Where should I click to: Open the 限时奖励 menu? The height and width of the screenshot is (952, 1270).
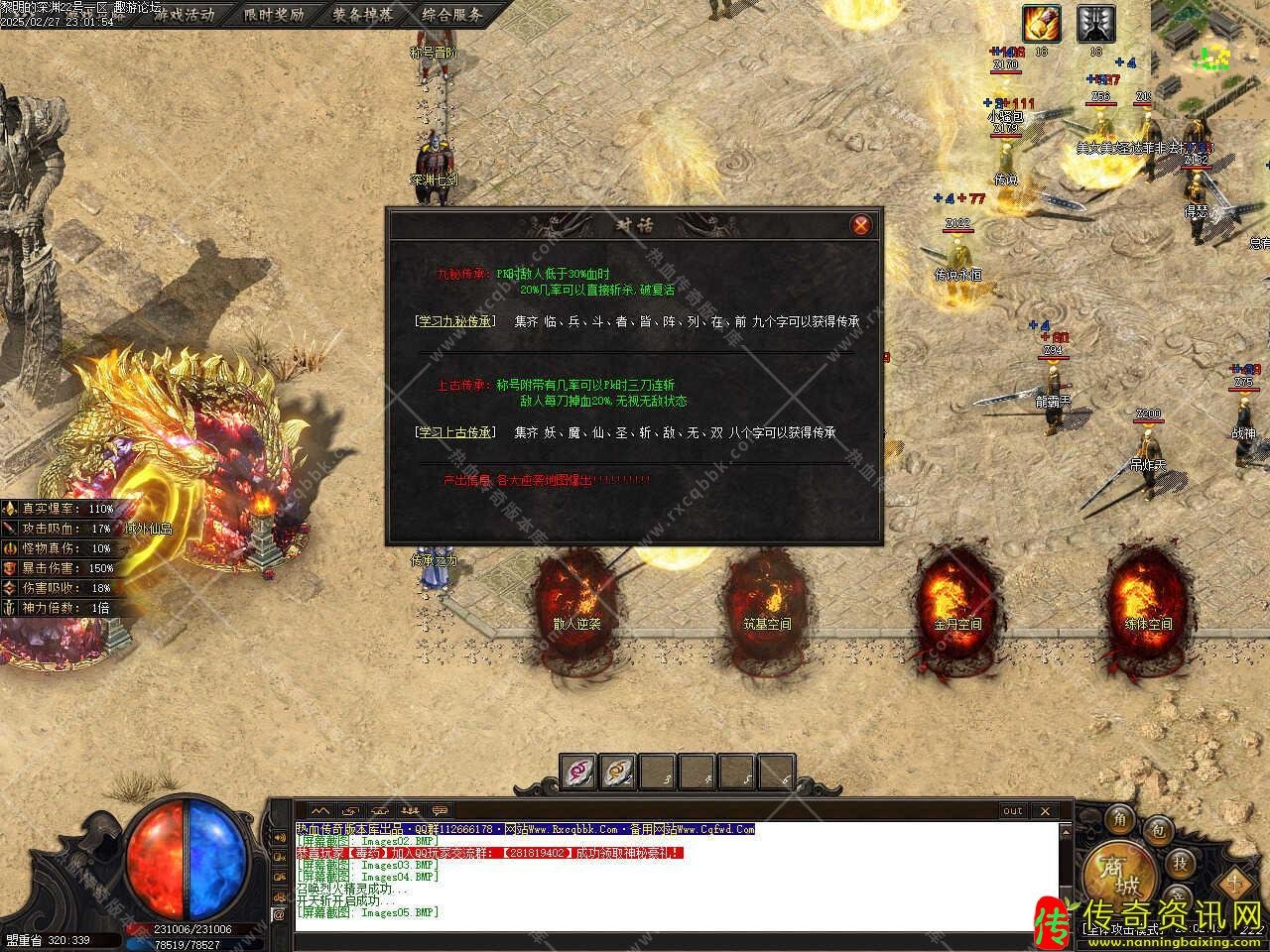[x=274, y=14]
